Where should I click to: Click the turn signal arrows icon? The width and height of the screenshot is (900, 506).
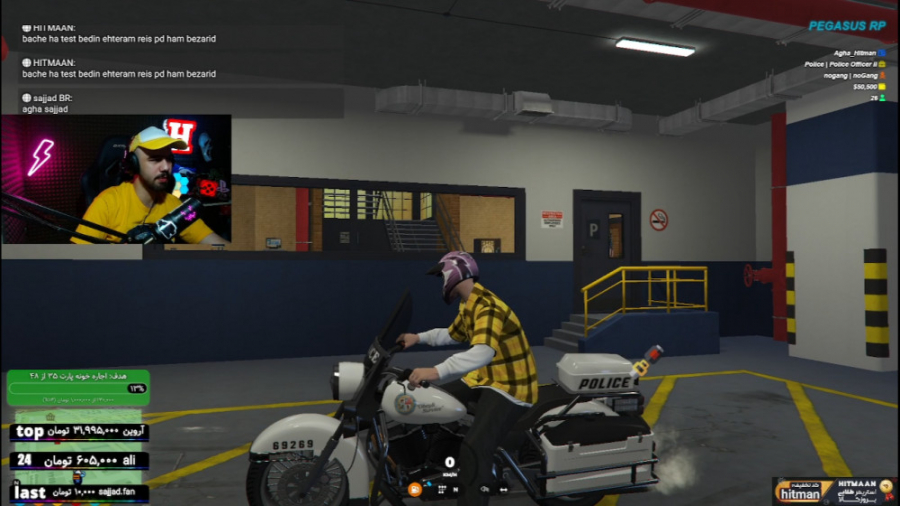503,489
